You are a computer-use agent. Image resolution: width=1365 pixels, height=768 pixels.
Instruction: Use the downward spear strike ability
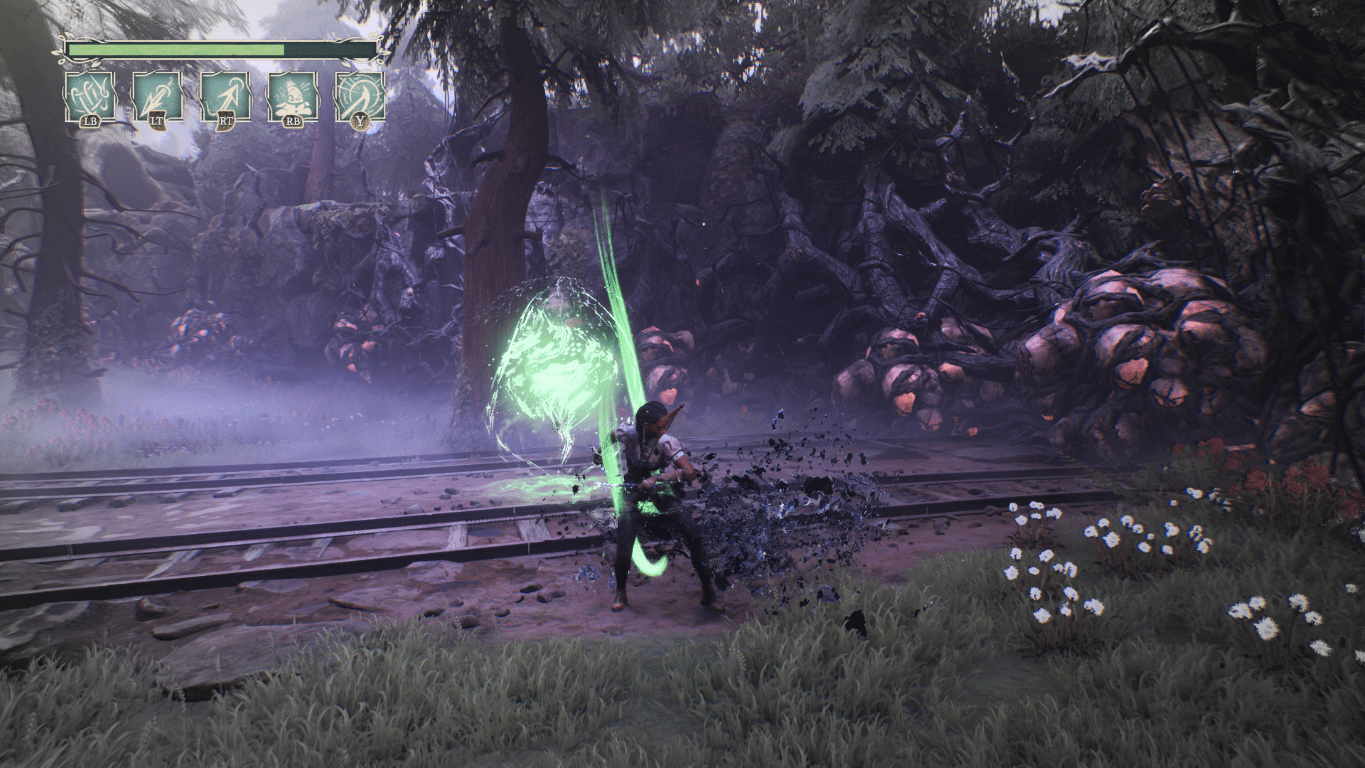[157, 96]
